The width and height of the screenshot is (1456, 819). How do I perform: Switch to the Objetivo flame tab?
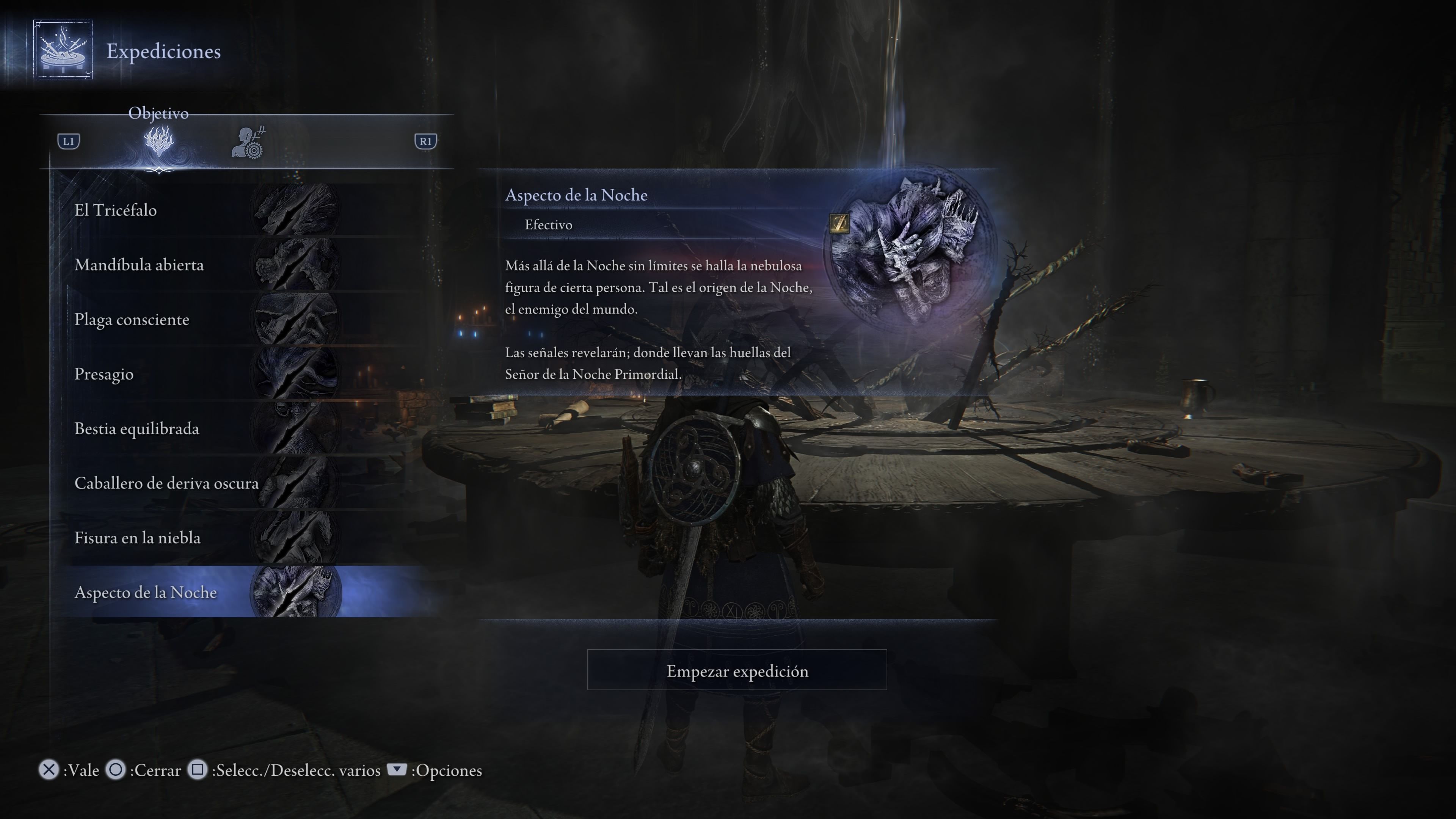pyautogui.click(x=159, y=141)
